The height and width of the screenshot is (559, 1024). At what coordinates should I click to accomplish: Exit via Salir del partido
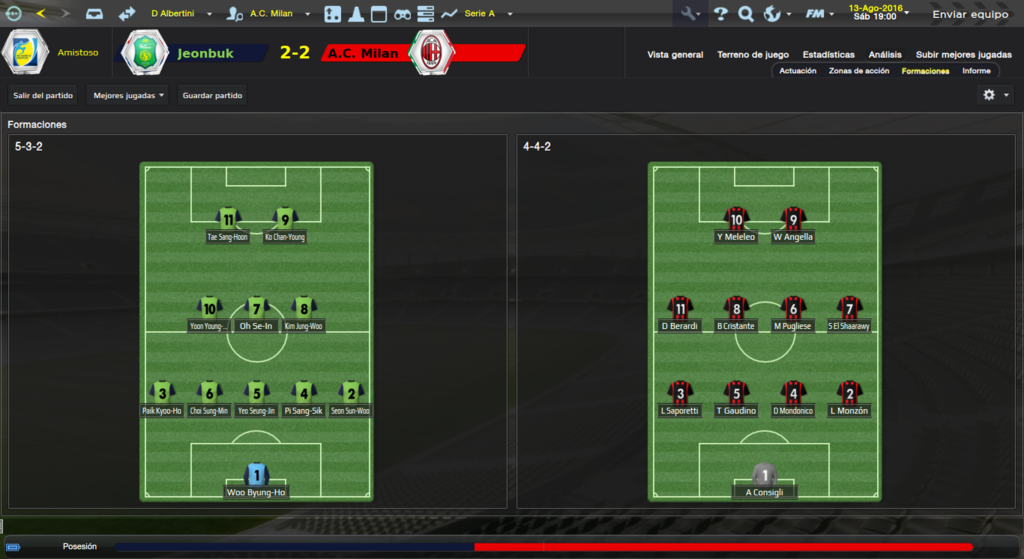(x=43, y=96)
